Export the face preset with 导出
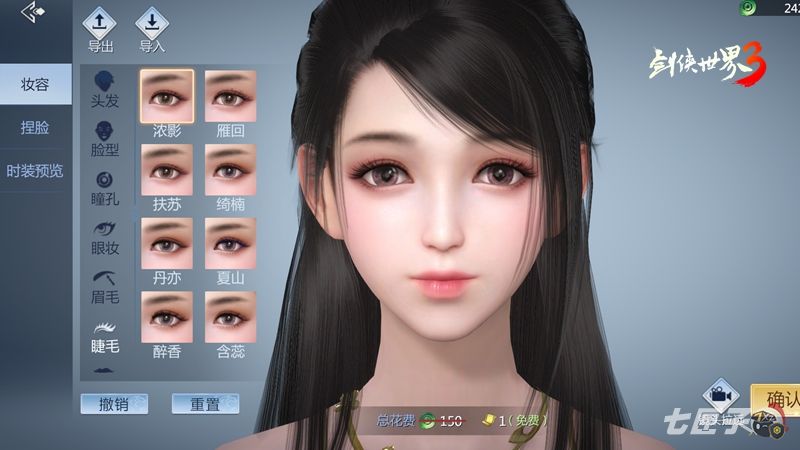The image size is (800, 450). click(x=100, y=26)
